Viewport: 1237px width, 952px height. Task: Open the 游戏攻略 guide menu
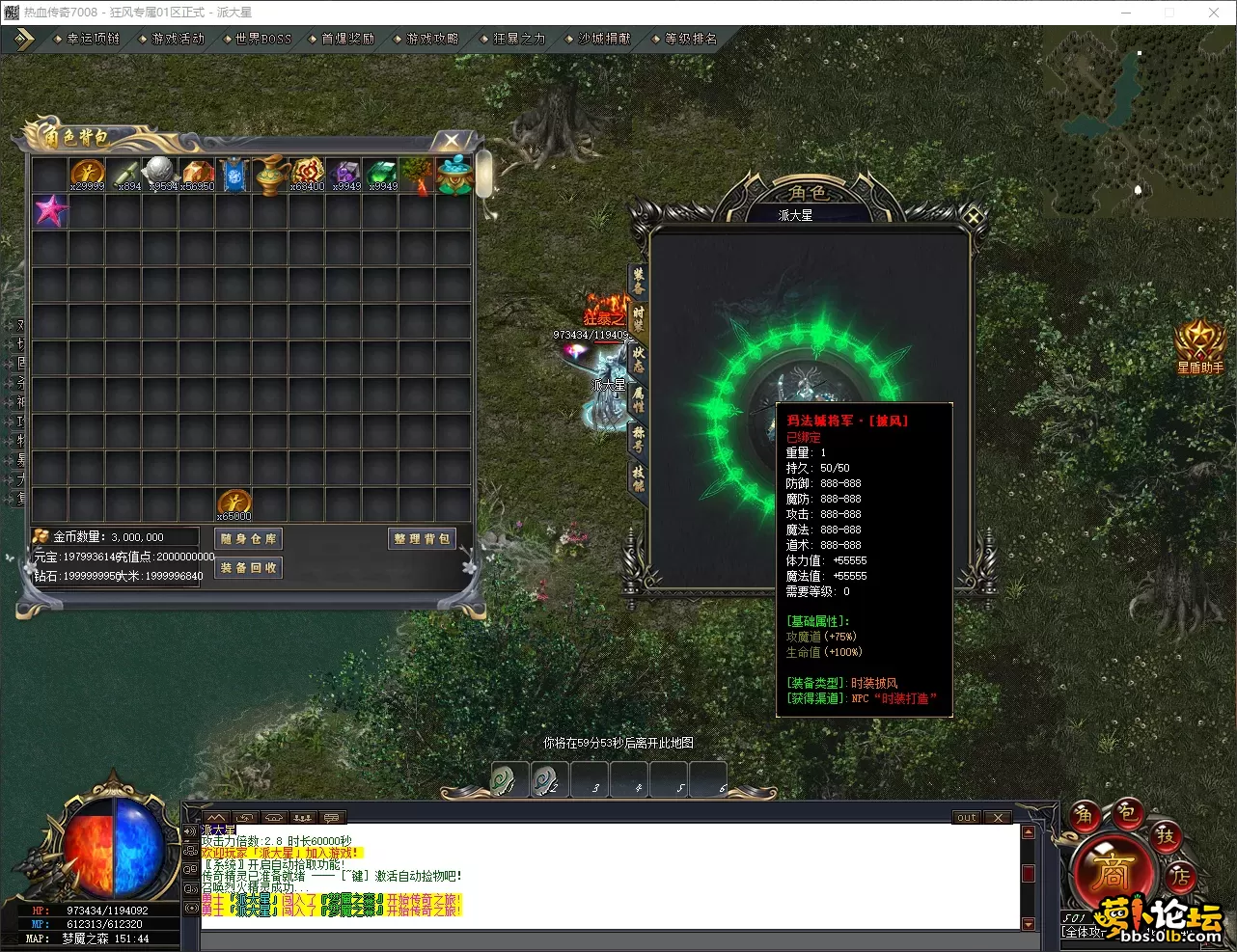pyautogui.click(x=432, y=39)
